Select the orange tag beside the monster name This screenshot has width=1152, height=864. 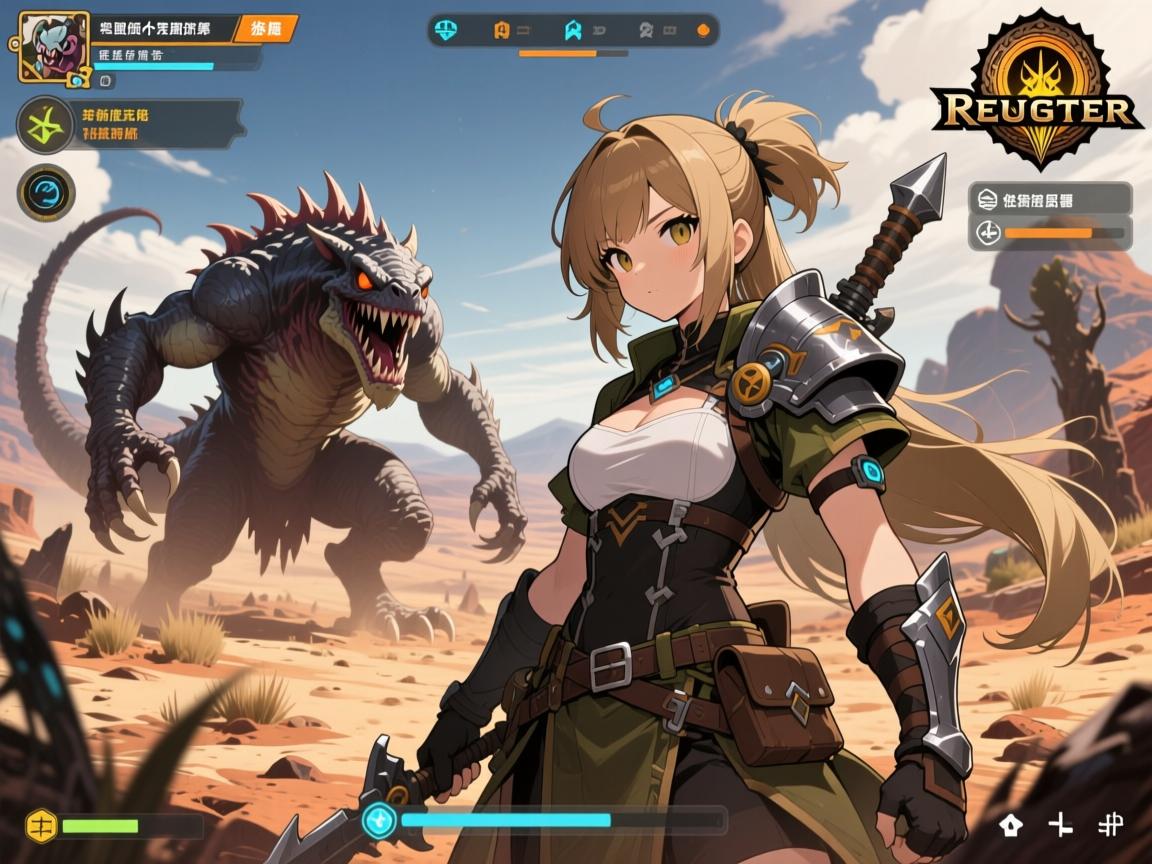tap(265, 28)
